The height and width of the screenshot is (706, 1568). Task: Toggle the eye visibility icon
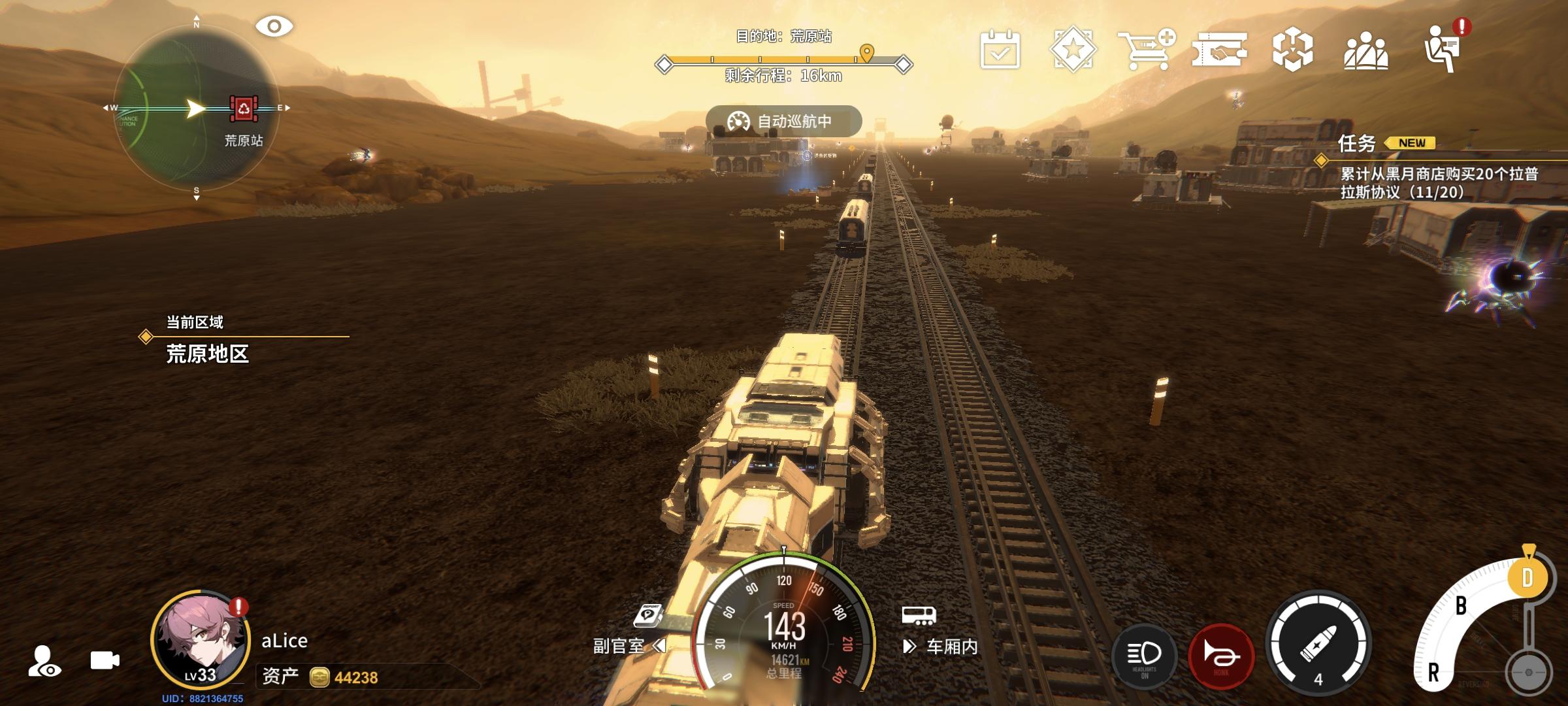pyautogui.click(x=274, y=27)
